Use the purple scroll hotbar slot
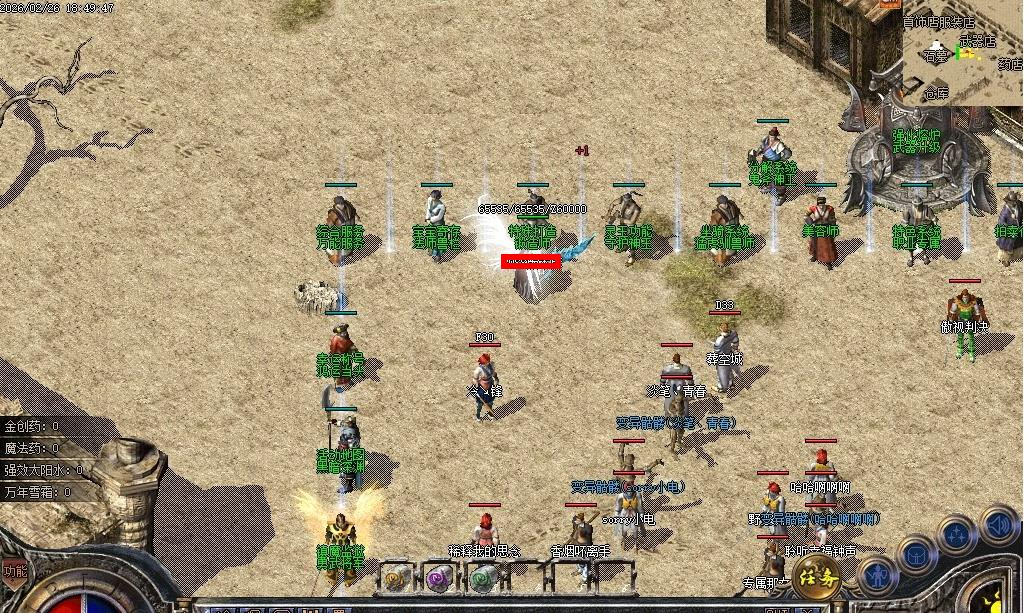The width and height of the screenshot is (1028, 613). (x=440, y=577)
